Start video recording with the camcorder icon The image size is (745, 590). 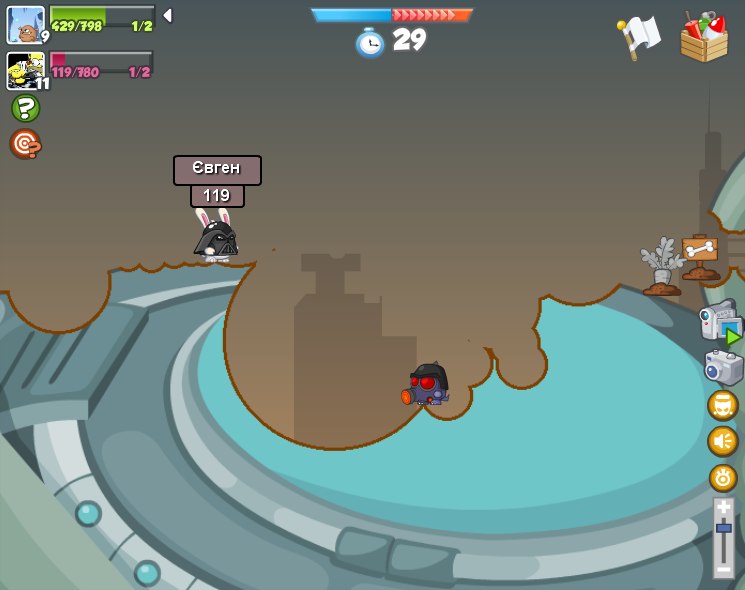tap(720, 322)
